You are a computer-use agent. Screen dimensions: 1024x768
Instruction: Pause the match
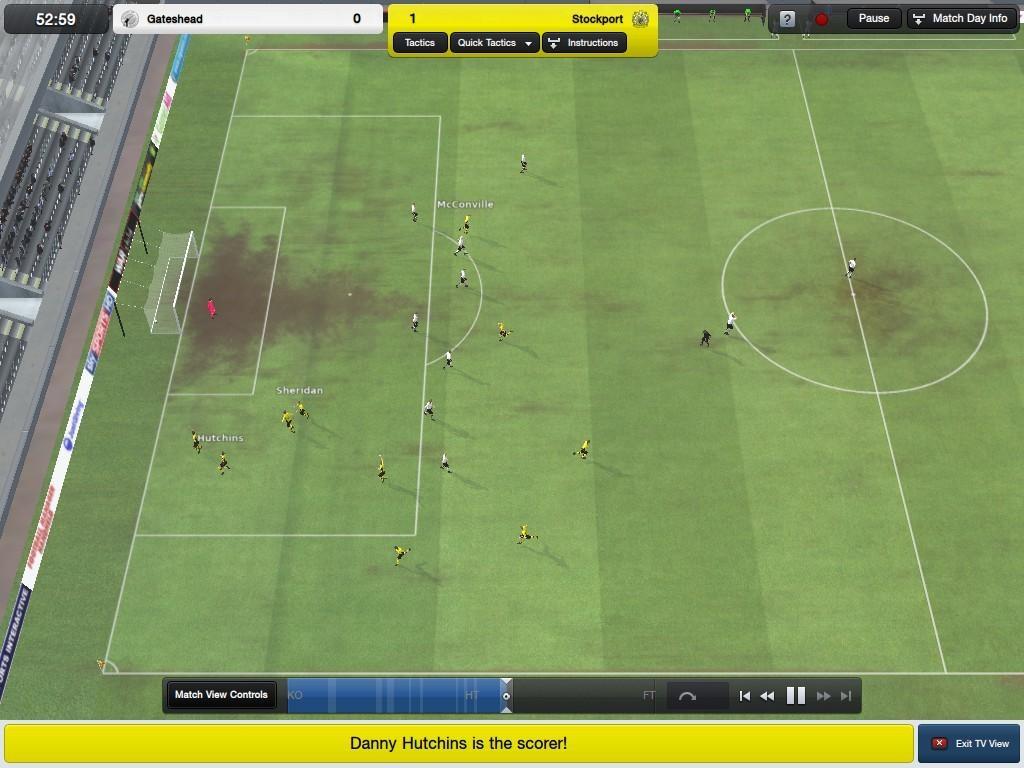[x=873, y=18]
